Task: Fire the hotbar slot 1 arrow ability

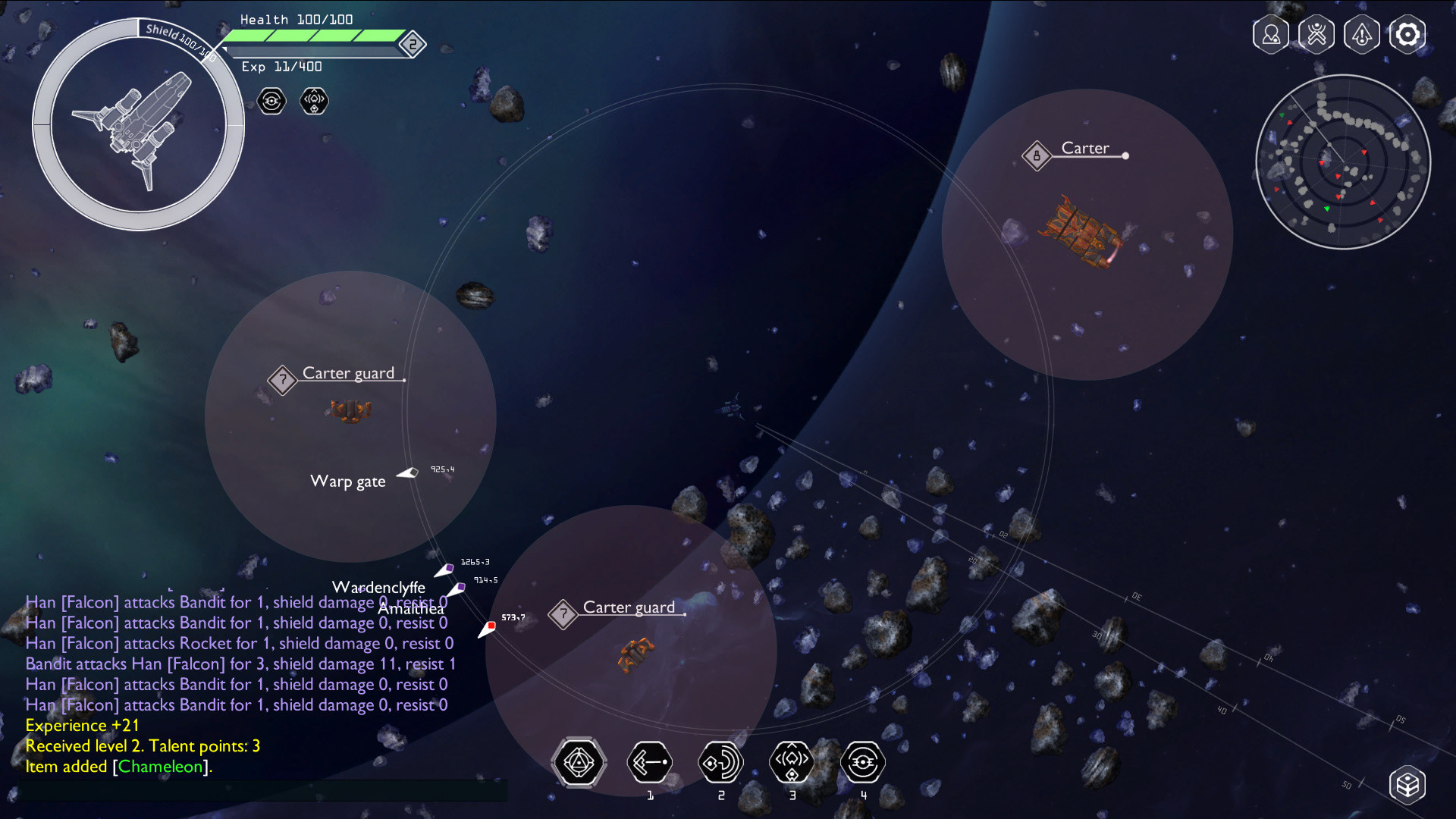Action: tap(650, 762)
